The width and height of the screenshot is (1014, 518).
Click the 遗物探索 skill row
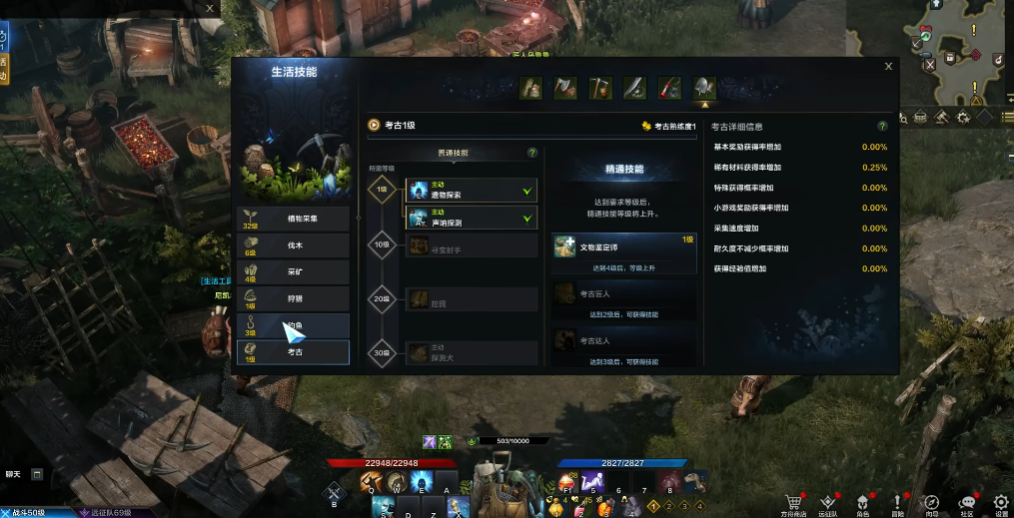tap(471, 190)
